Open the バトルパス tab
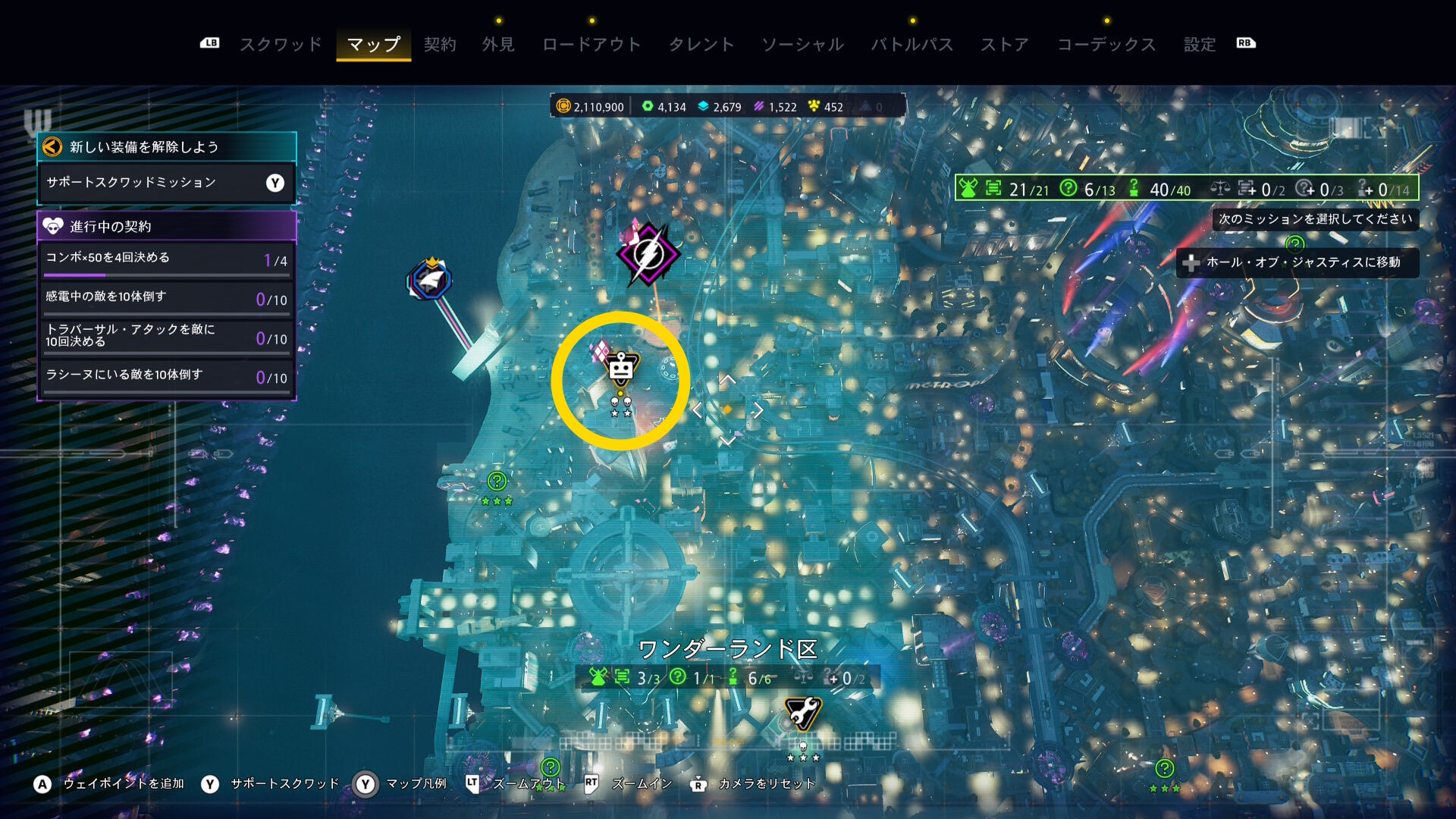The height and width of the screenshot is (819, 1456). pos(912,45)
